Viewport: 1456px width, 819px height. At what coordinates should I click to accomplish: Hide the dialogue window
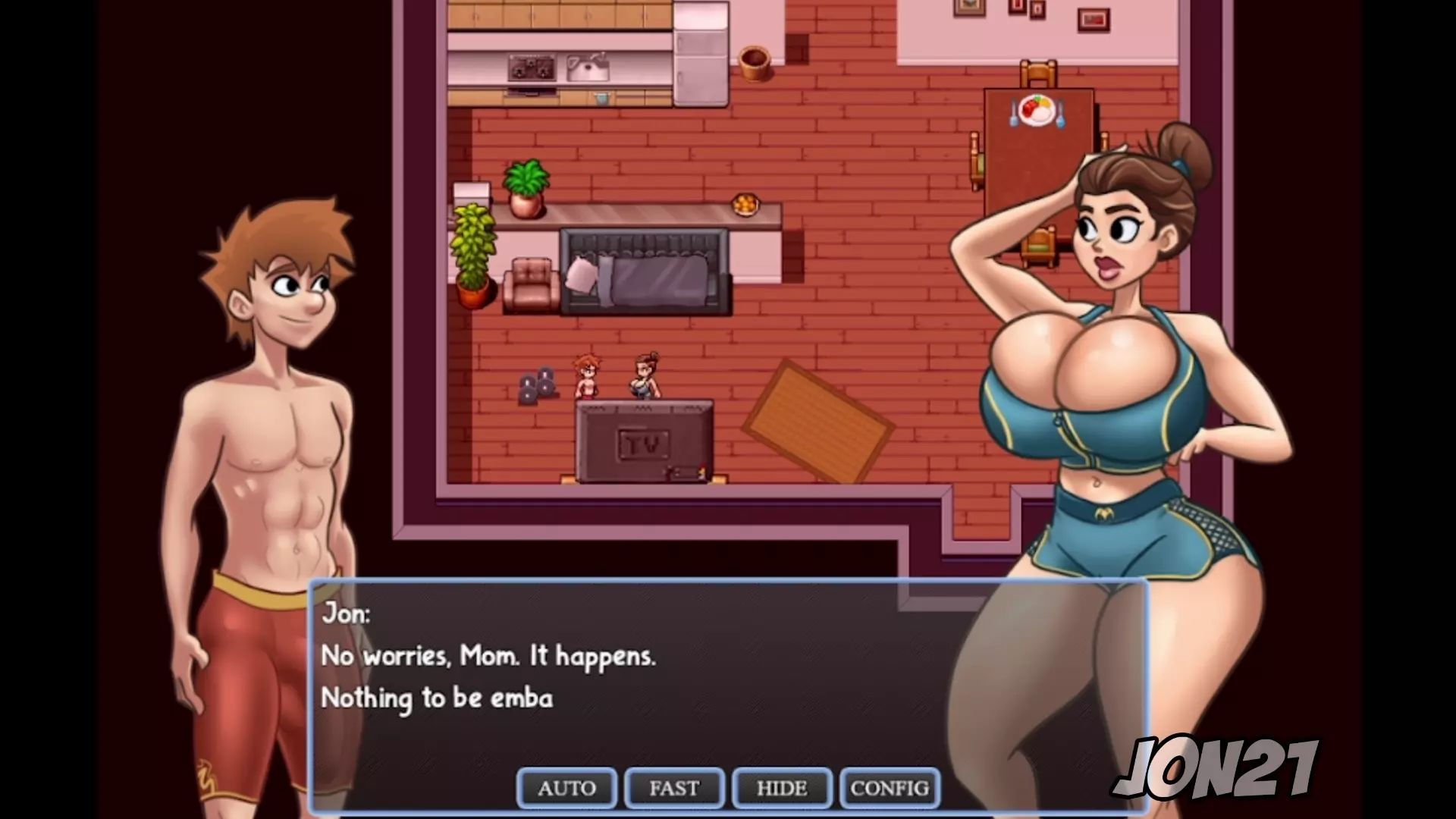pos(782,788)
